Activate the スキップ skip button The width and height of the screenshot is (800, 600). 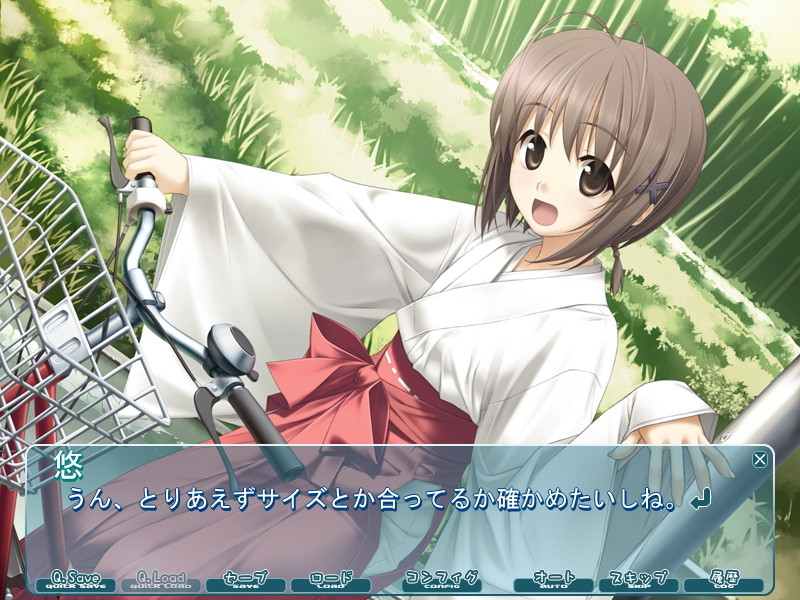(x=638, y=581)
